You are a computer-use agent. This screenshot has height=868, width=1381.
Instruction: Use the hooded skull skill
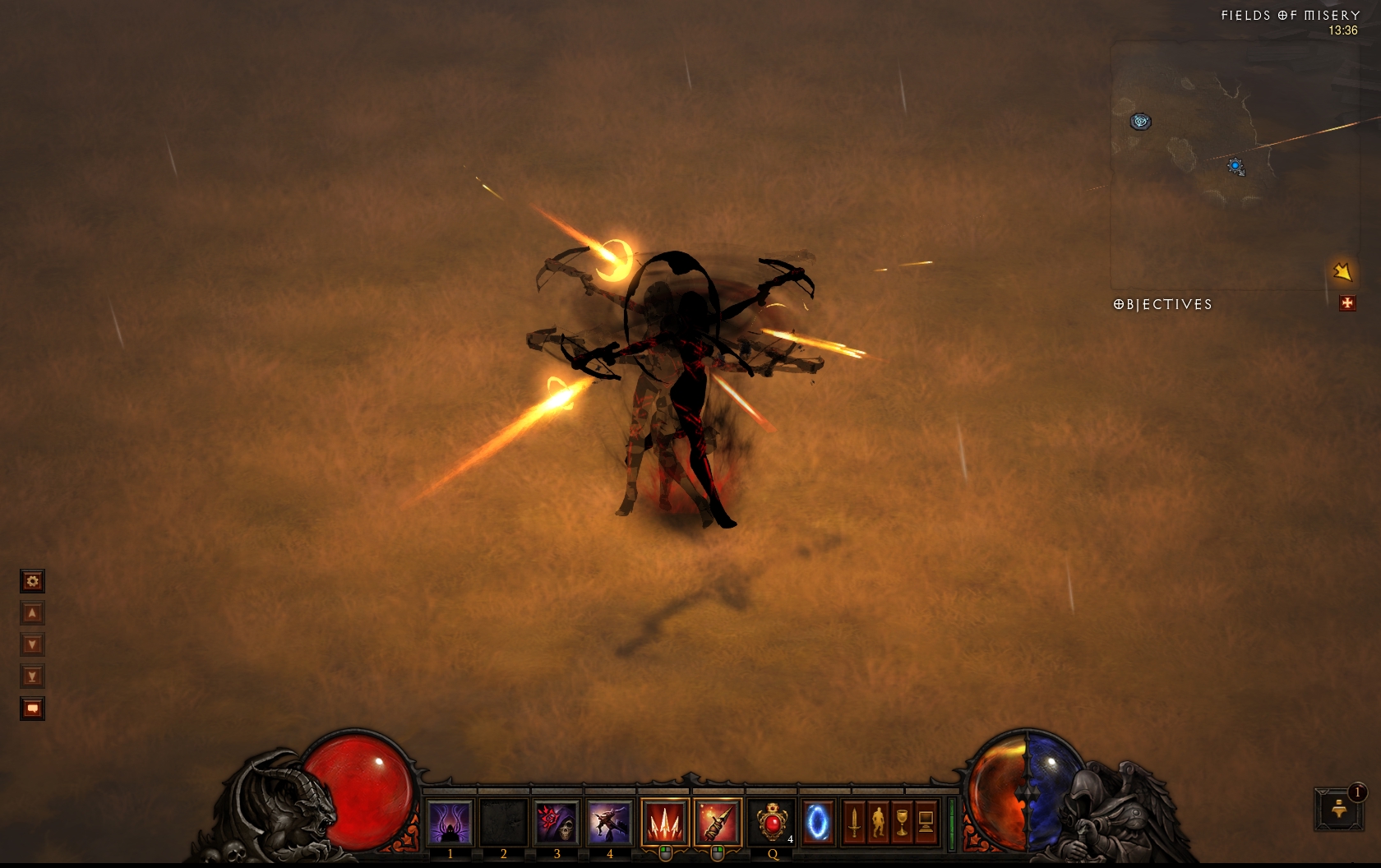(557, 822)
